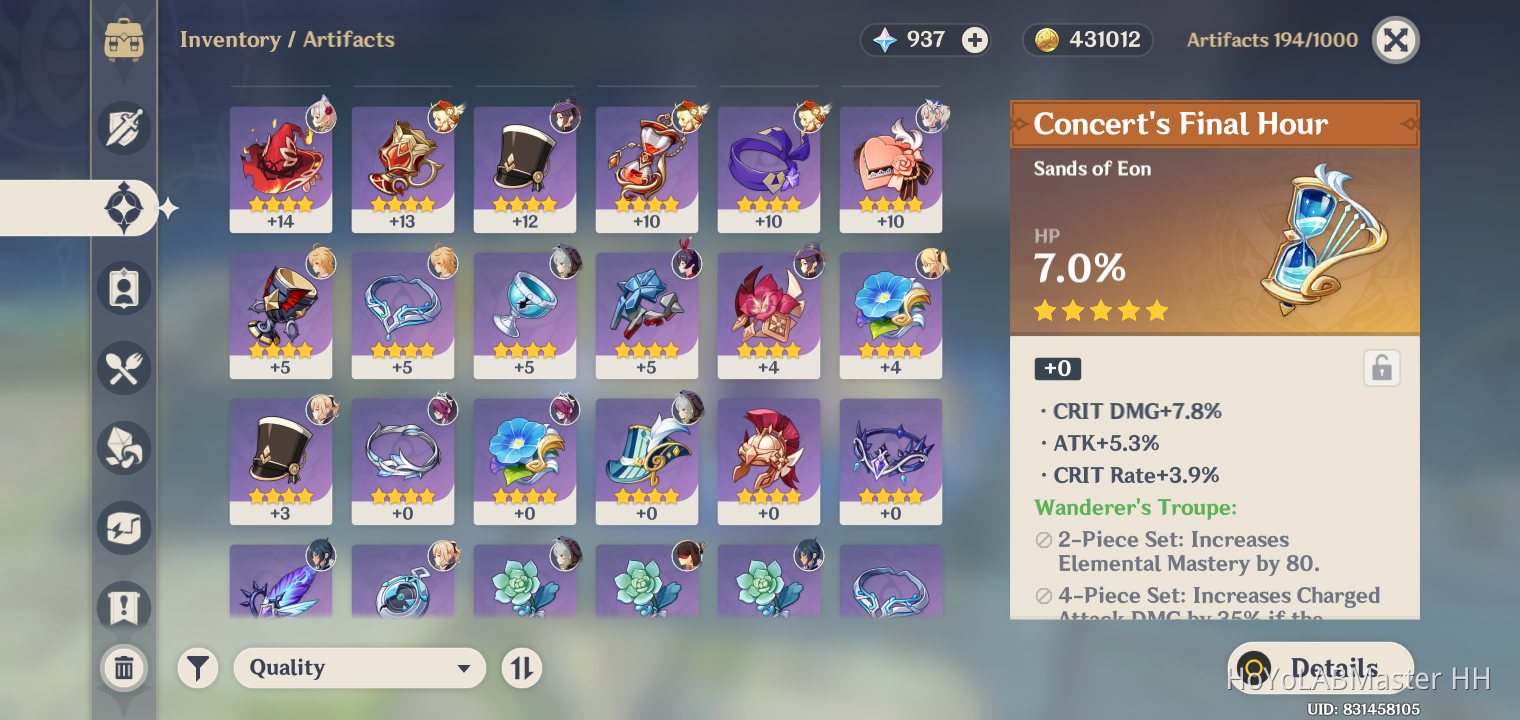
Task: Open the Food inventory section
Action: [124, 368]
